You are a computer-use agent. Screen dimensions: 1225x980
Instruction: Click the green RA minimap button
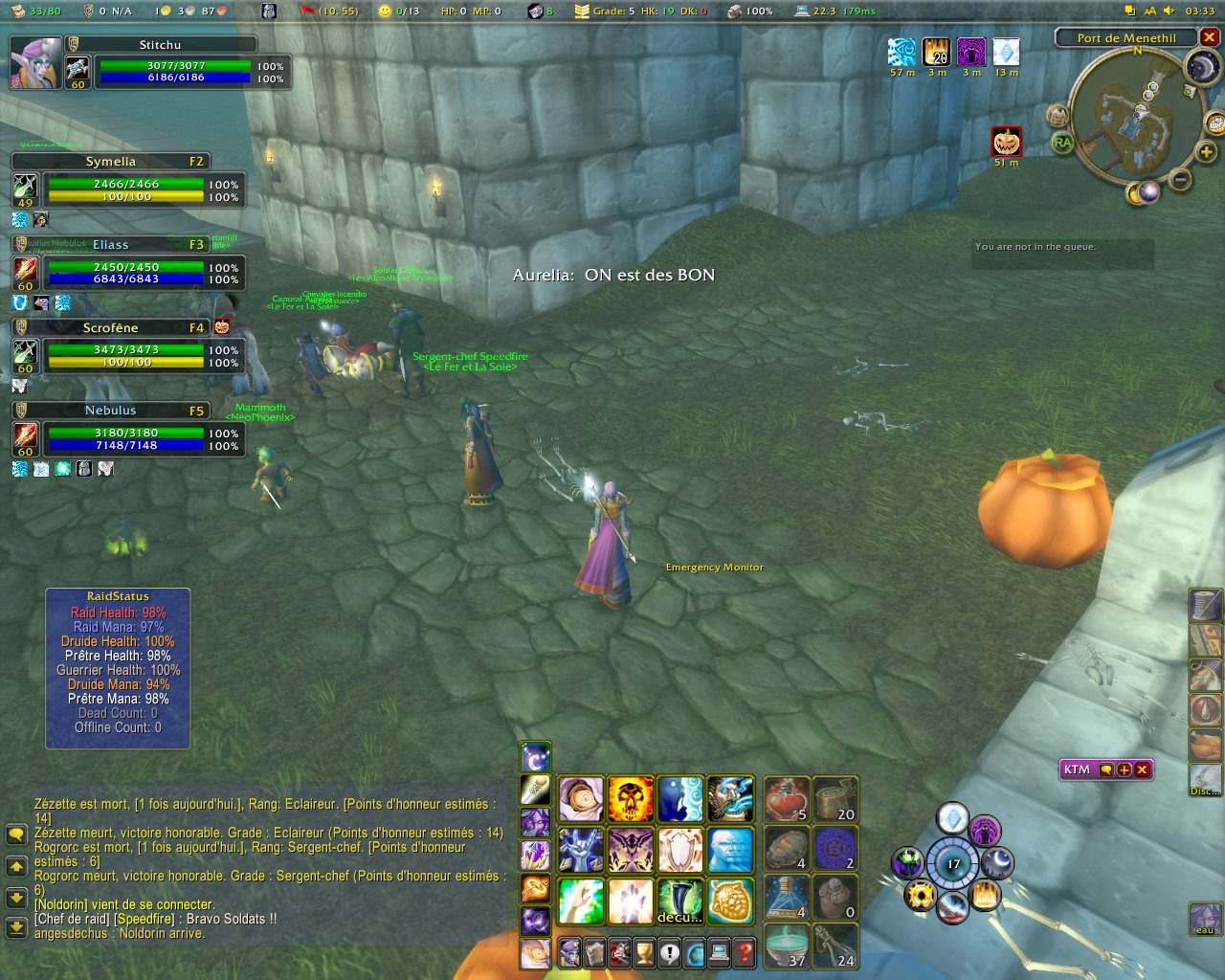pos(1062,144)
